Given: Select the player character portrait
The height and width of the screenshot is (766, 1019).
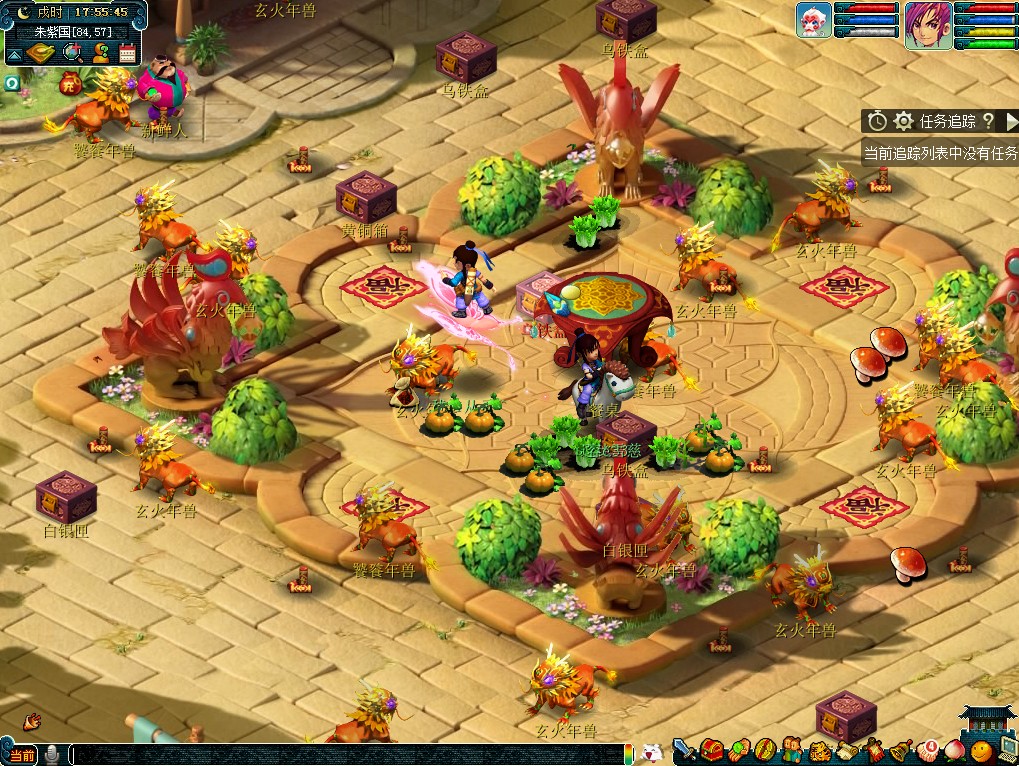Looking at the screenshot, I should [x=928, y=25].
